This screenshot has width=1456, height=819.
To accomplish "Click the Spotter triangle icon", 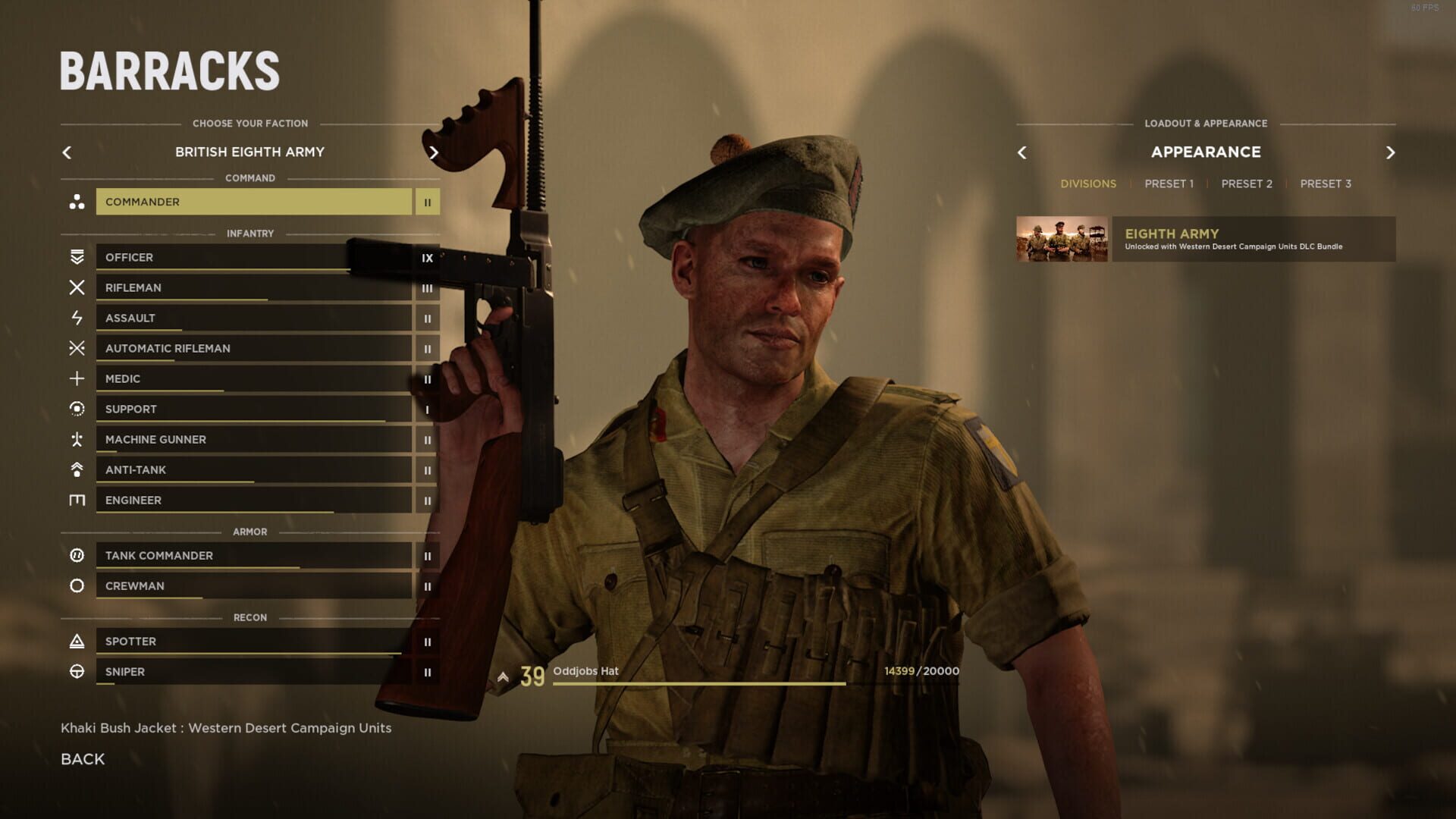I will click(x=76, y=641).
